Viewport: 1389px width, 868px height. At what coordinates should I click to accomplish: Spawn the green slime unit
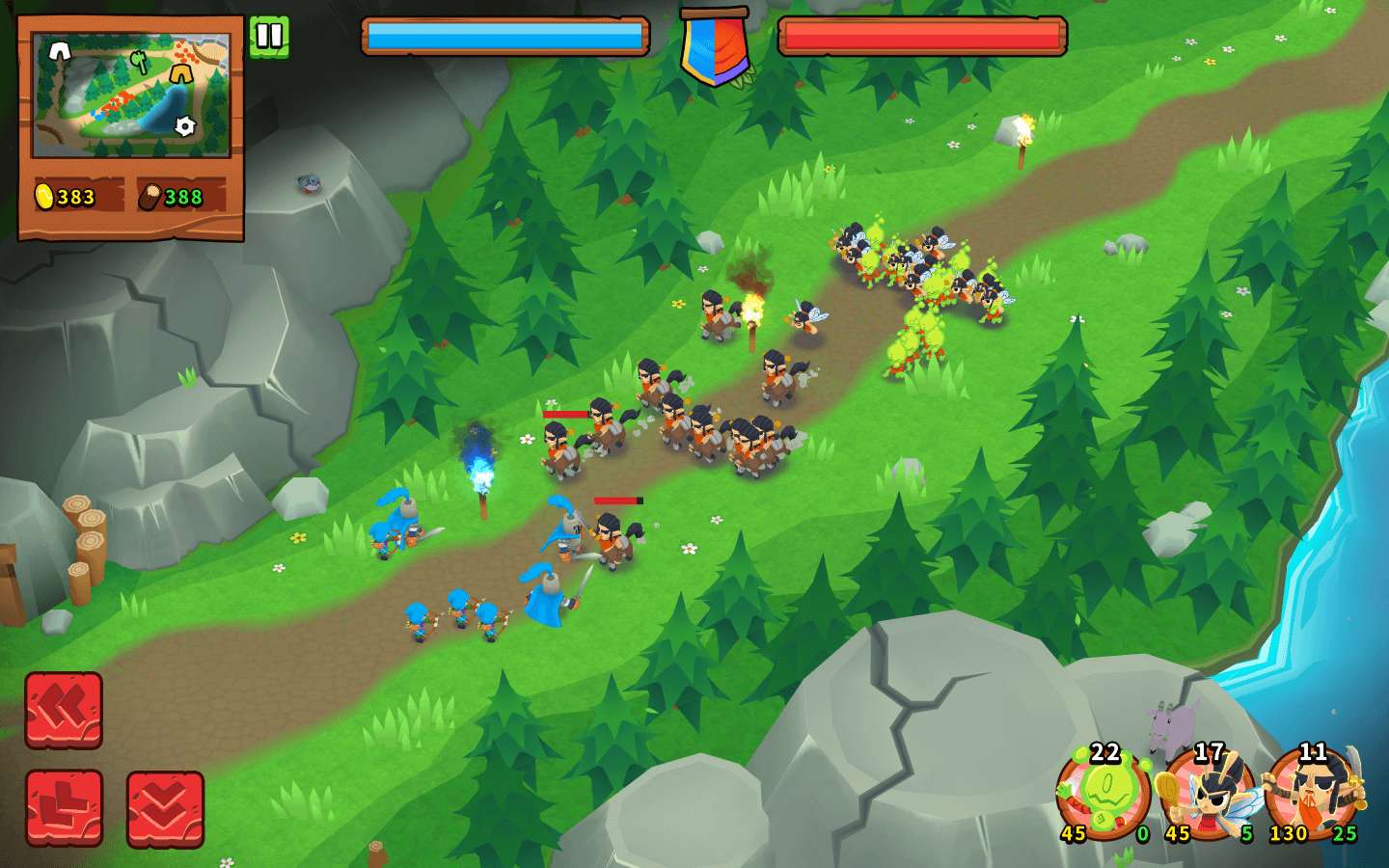1104,793
